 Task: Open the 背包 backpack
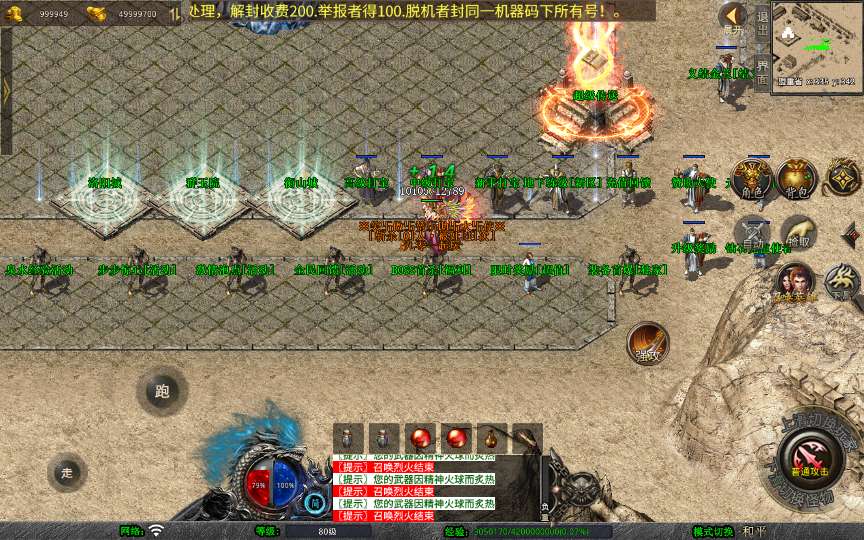(796, 180)
